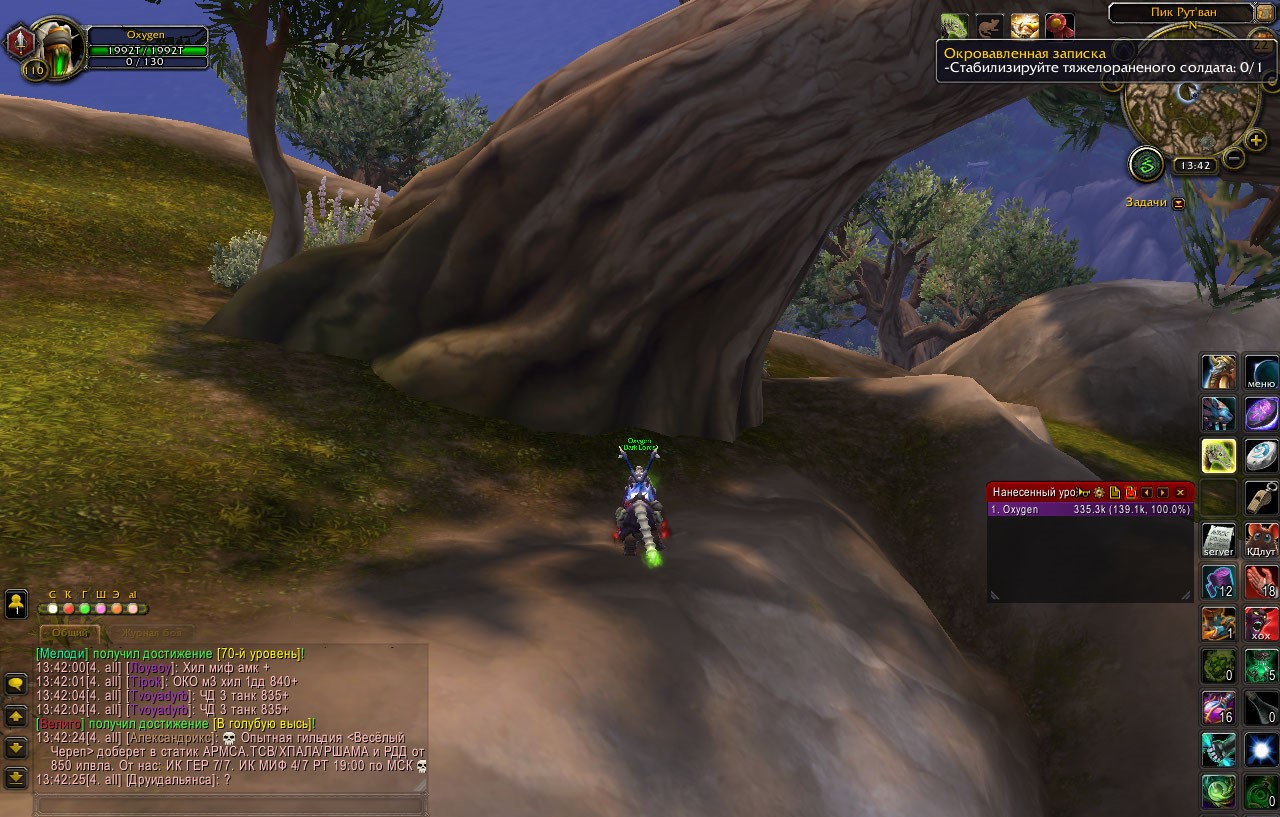The image size is (1280, 817).
Task: Activate the 'меню' planet button
Action: [1261, 372]
